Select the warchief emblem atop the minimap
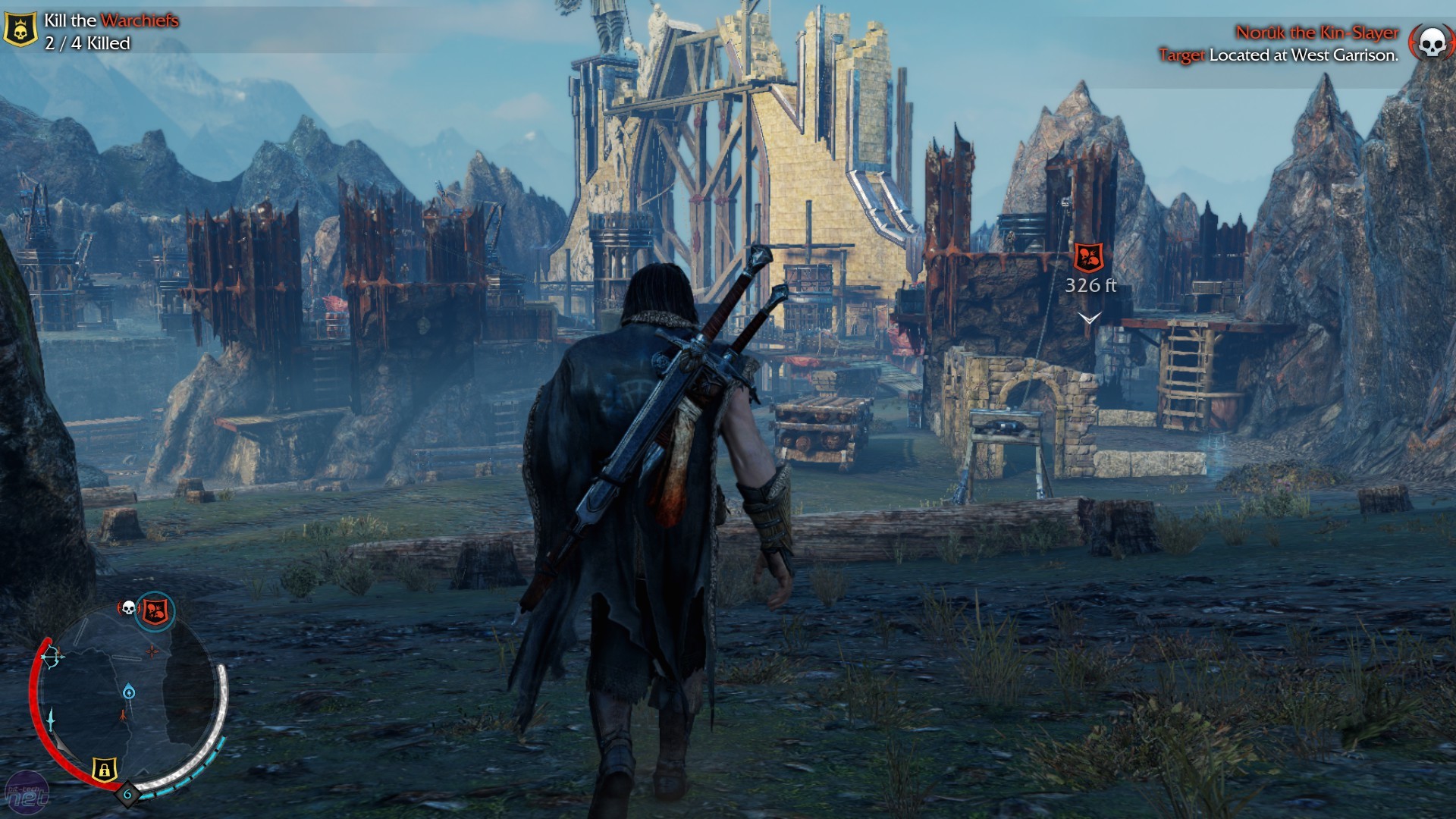Viewport: 1456px width, 819px height. [153, 610]
